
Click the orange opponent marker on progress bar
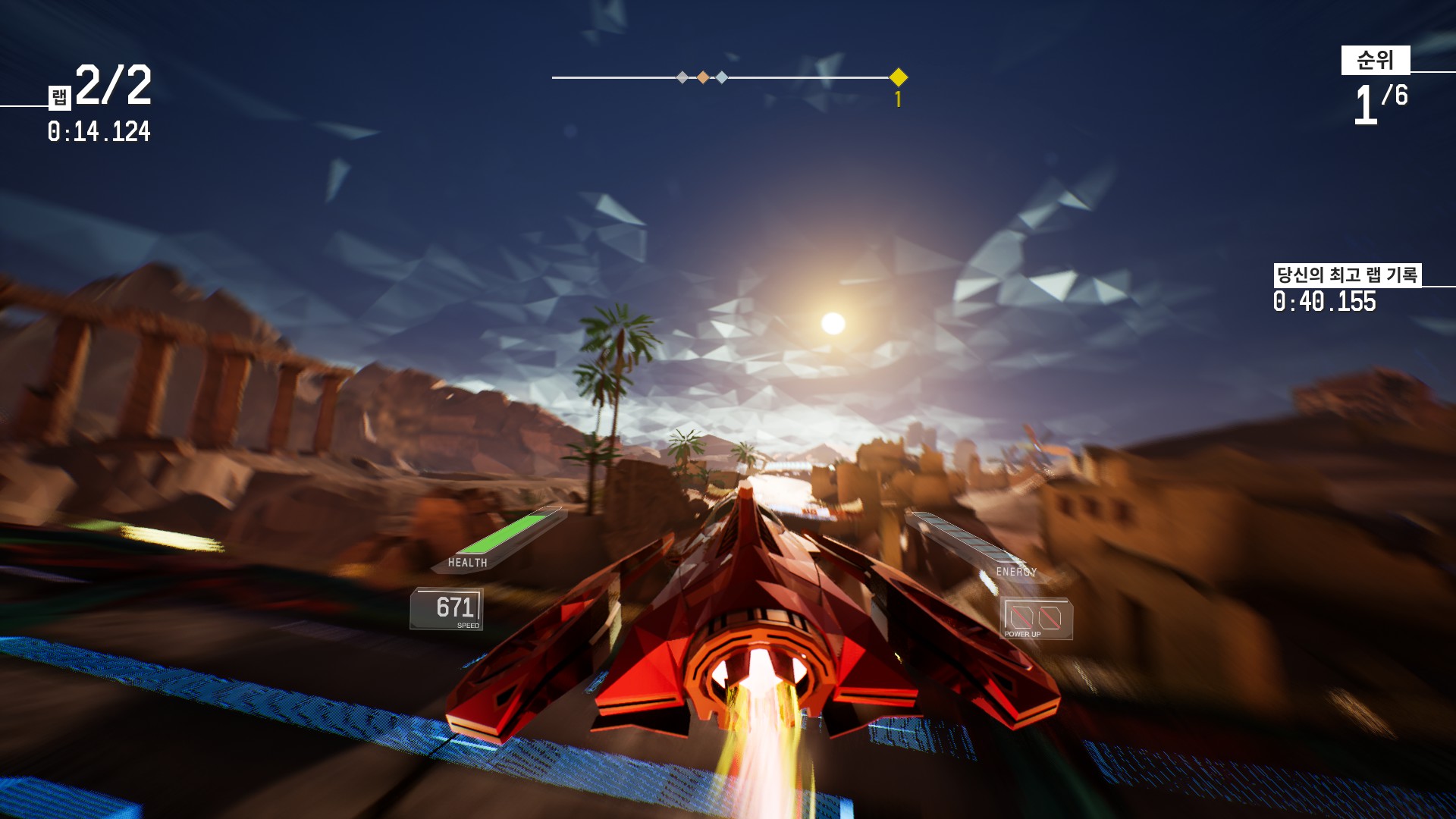click(x=702, y=76)
